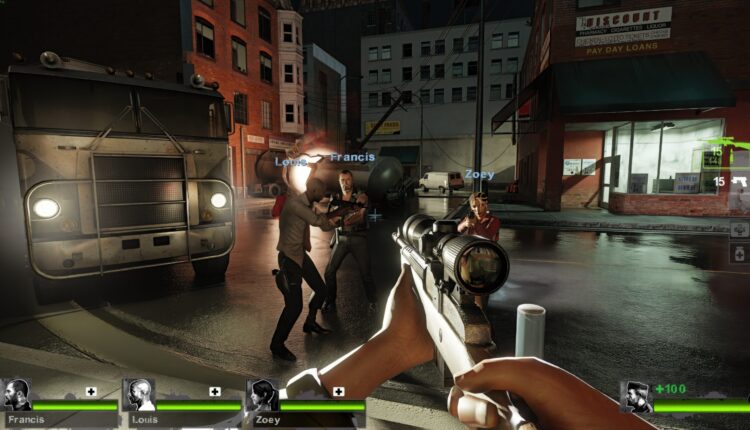Click your own survivor portrait
The width and height of the screenshot is (750, 430).
tap(636, 396)
